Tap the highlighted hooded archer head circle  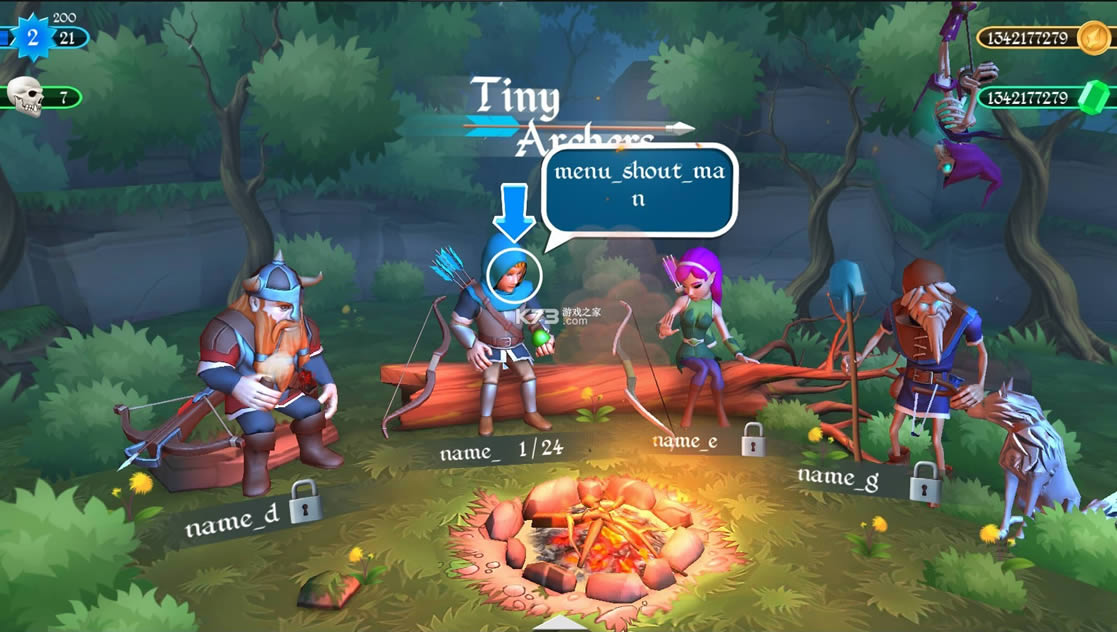click(514, 272)
